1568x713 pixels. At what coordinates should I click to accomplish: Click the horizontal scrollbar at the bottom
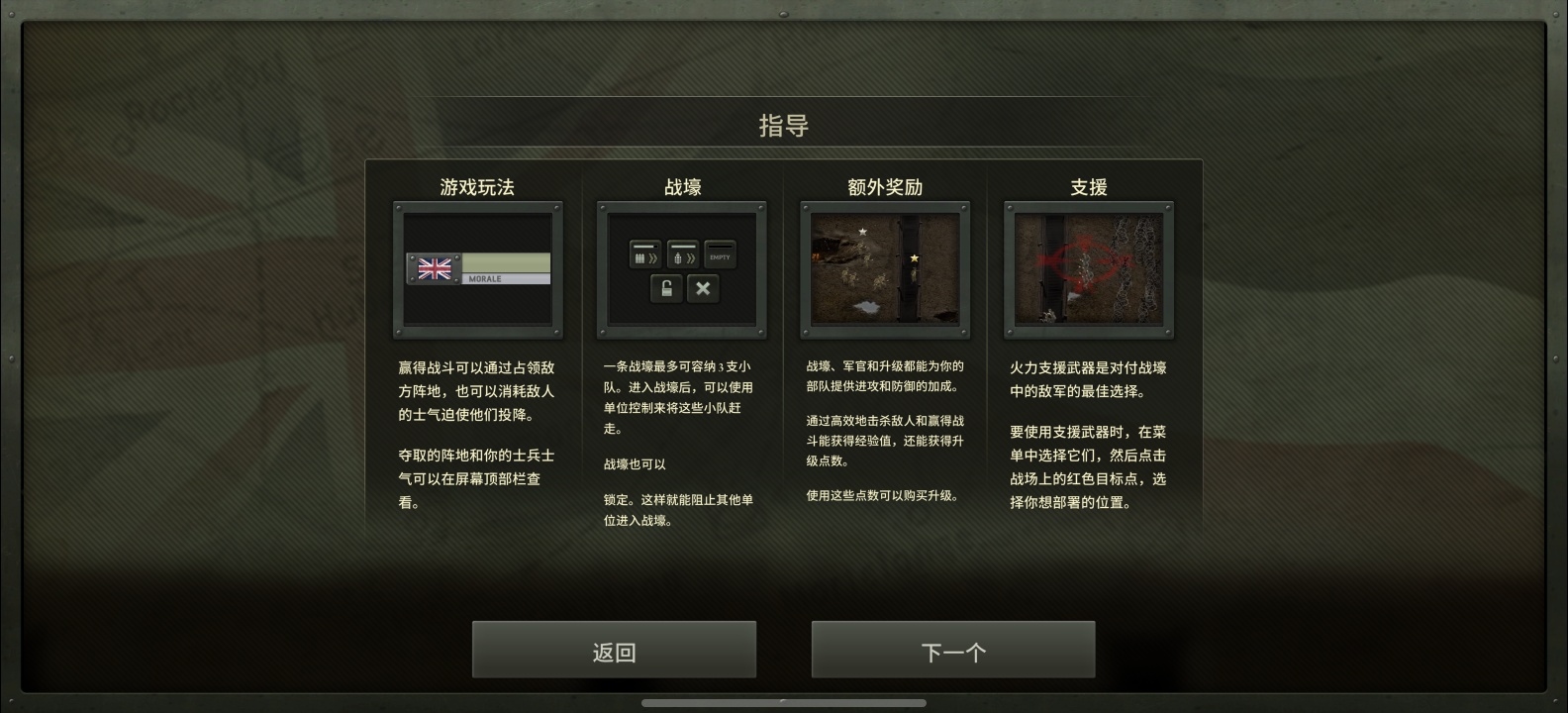(x=784, y=704)
